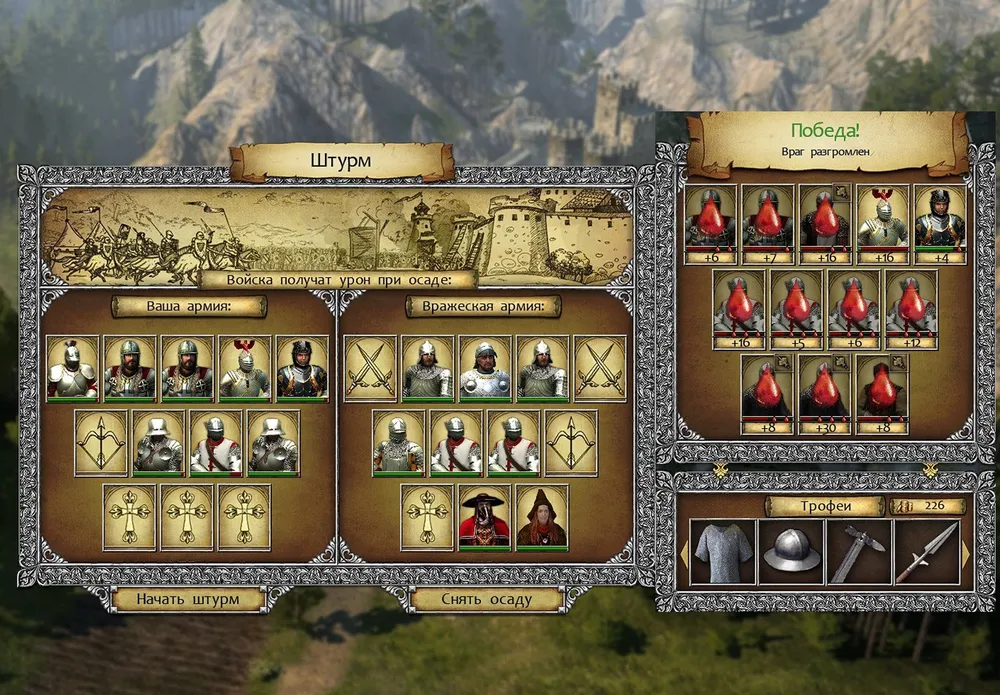Screen dimensions: 1000x695
Task: Select the wounded unit showing +12
Action: tap(911, 303)
